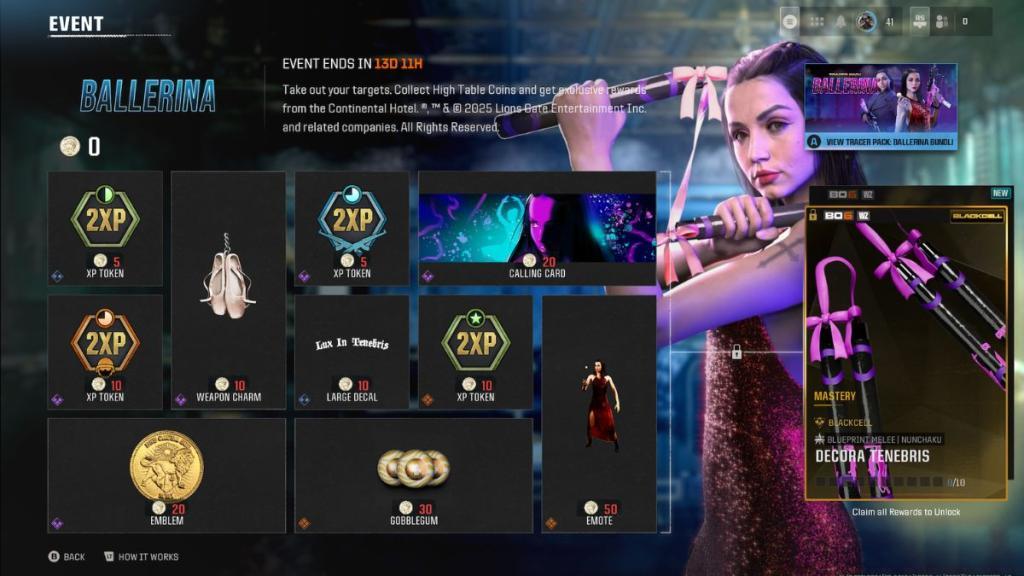Image resolution: width=1024 pixels, height=576 pixels.
Task: Open the grid menu icon in top bar
Action: (817, 21)
